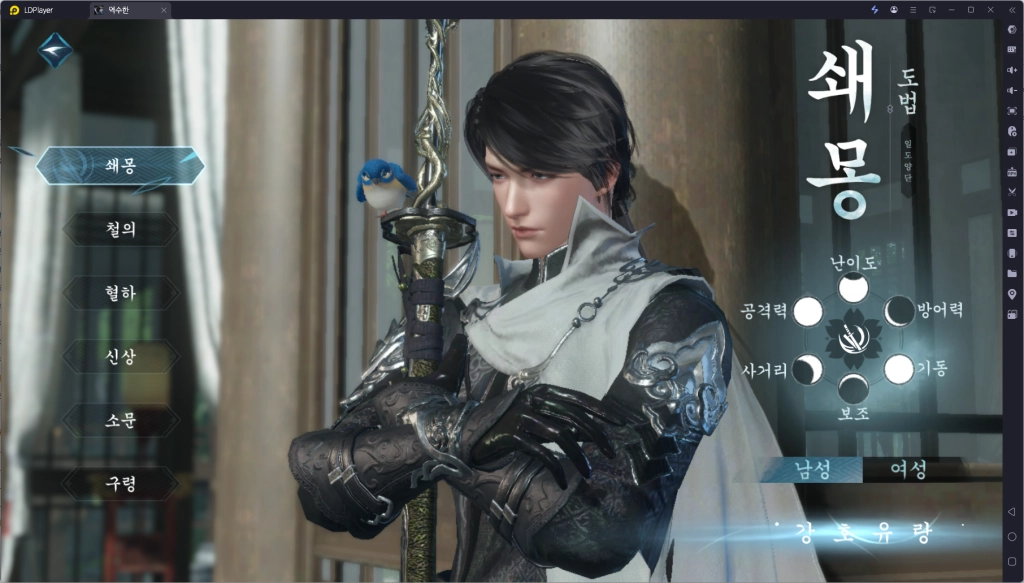Go back using the top-left arrow emblem

click(56, 49)
